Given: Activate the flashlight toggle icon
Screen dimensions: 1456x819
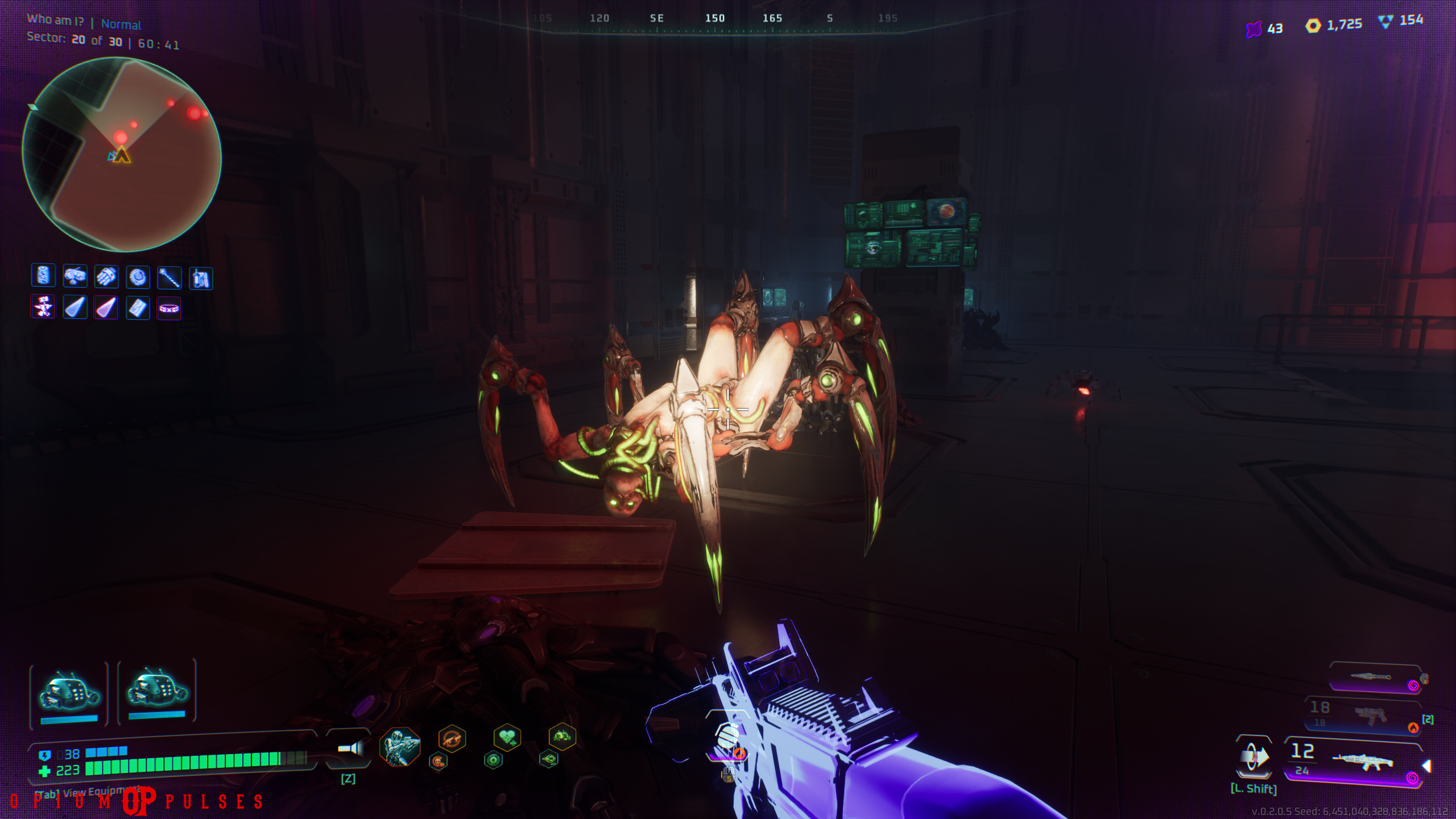Looking at the screenshot, I should click(349, 748).
